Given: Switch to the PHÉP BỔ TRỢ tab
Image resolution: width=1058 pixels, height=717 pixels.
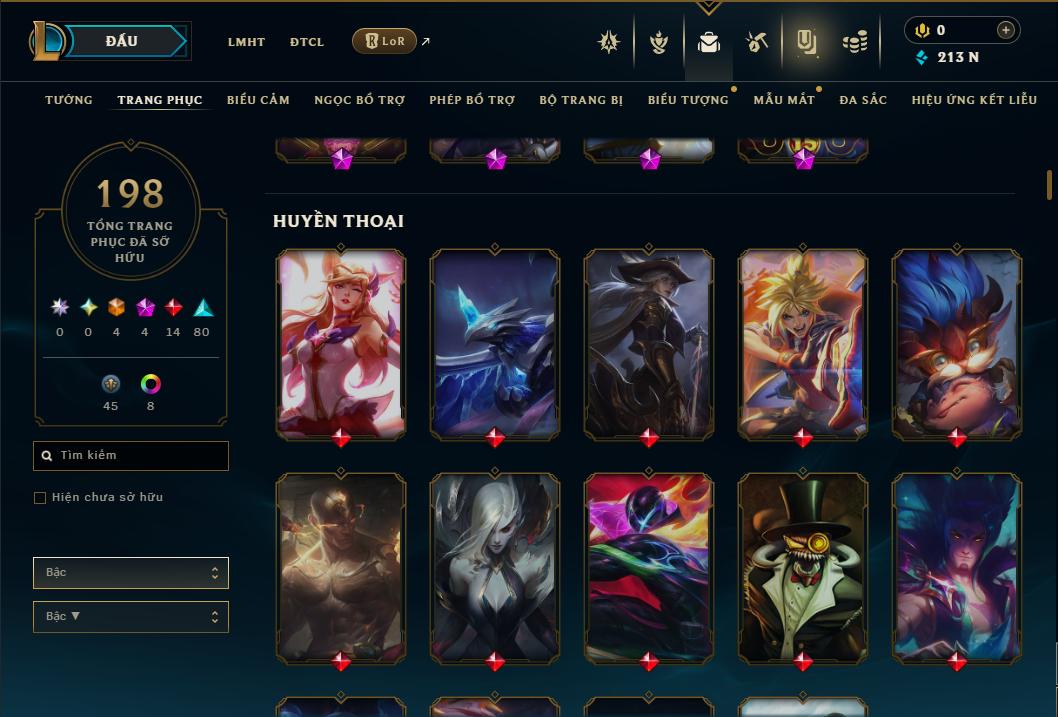Looking at the screenshot, I should (472, 100).
